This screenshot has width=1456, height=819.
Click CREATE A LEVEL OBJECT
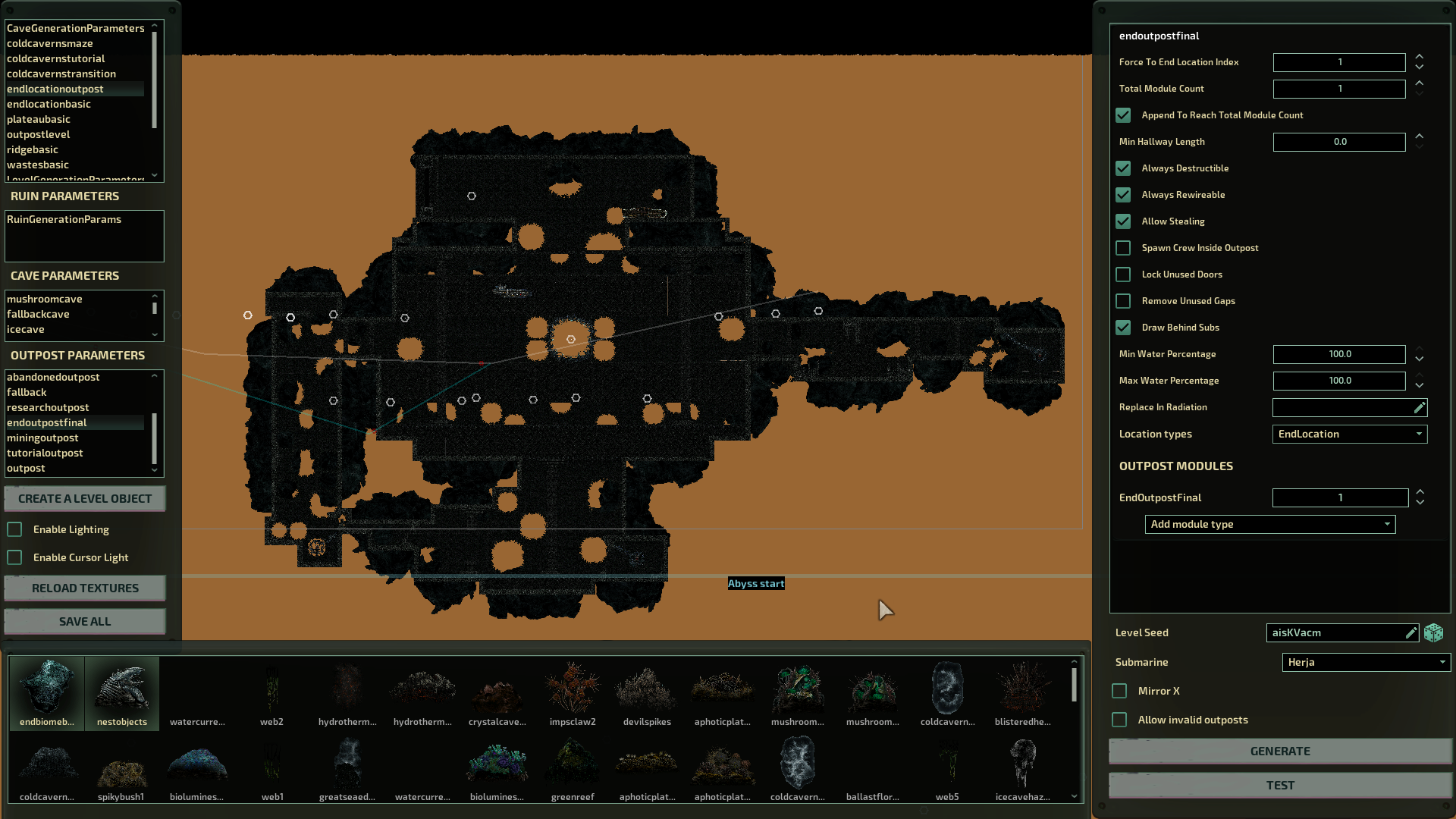[x=84, y=498]
